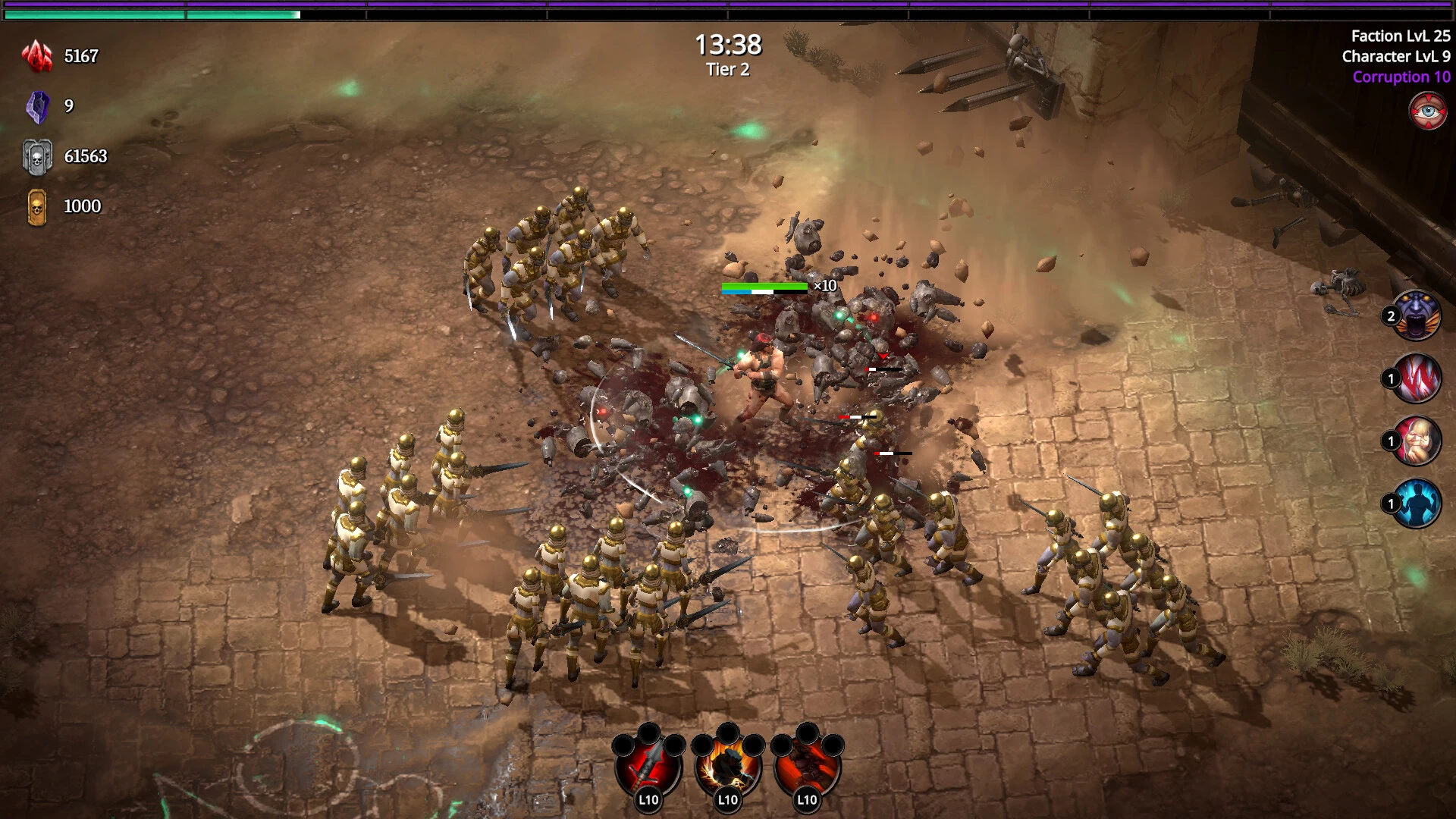
Task: Select the red crystal currency icon
Action: pos(36,55)
